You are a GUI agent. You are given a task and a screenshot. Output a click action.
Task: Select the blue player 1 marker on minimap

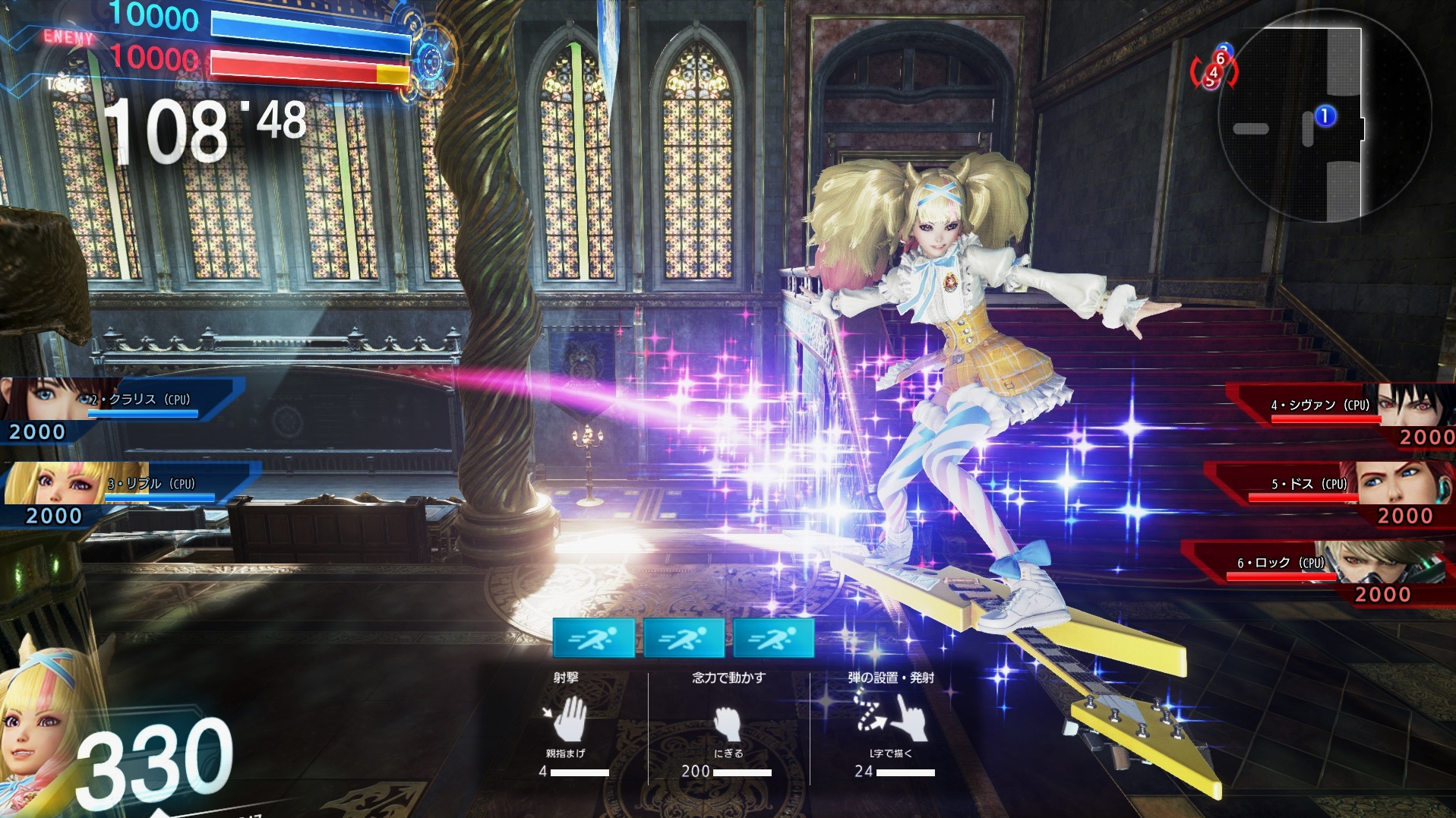pos(1325,115)
